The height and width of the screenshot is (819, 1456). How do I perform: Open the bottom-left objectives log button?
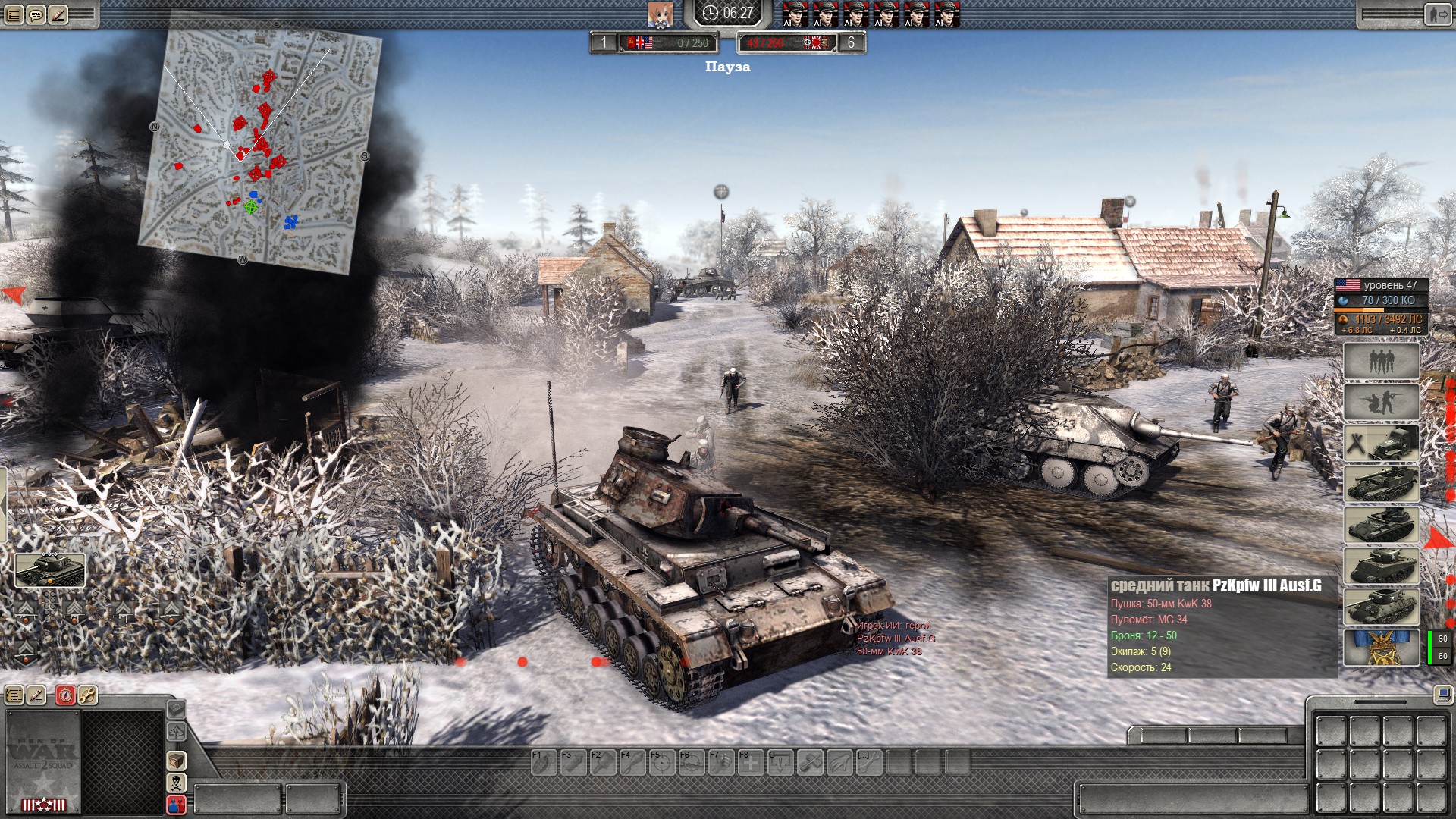(x=14, y=695)
